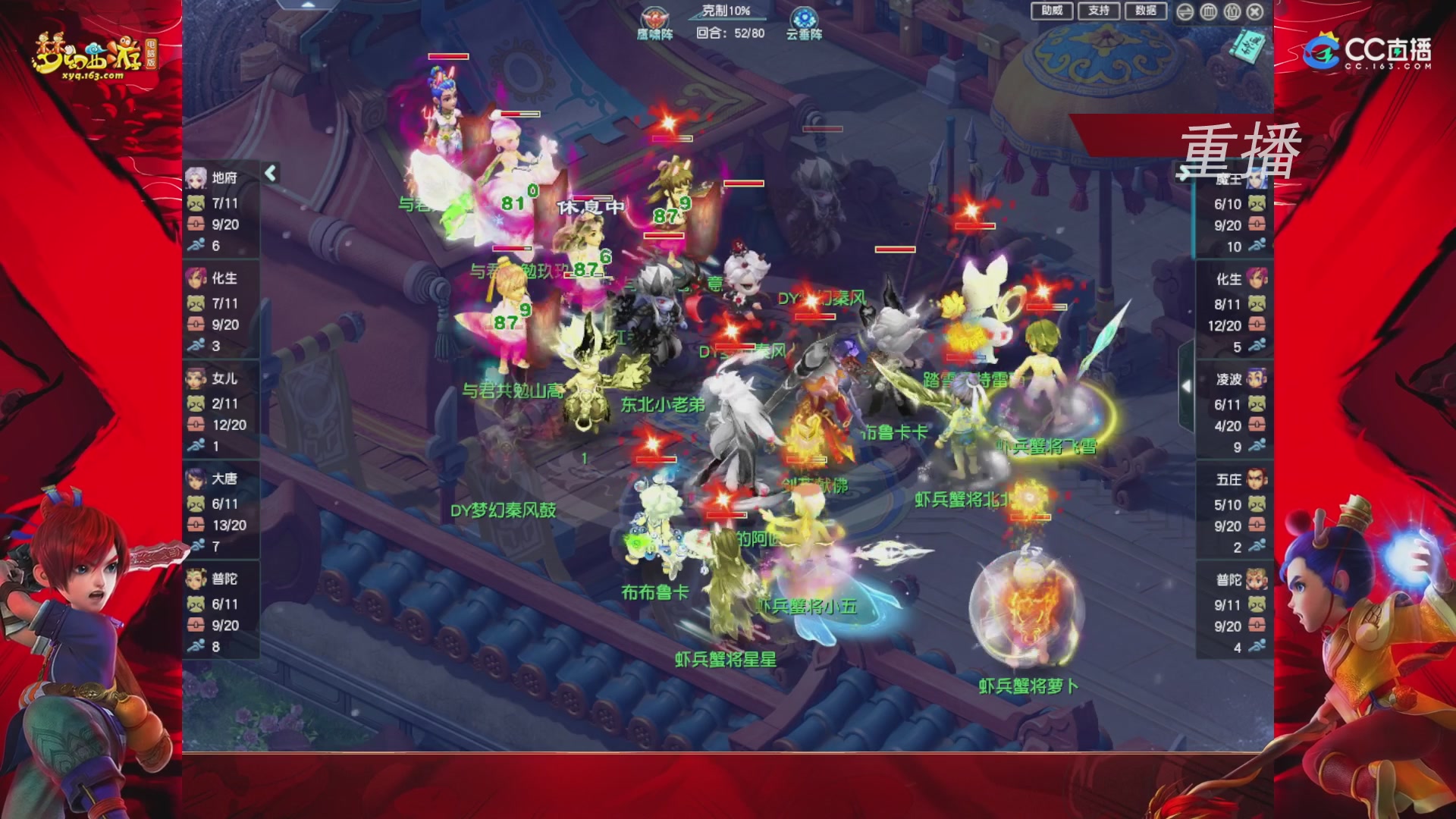Click the speed control circle icon top right
Screen dimensions: 1456x819
coord(1185,12)
